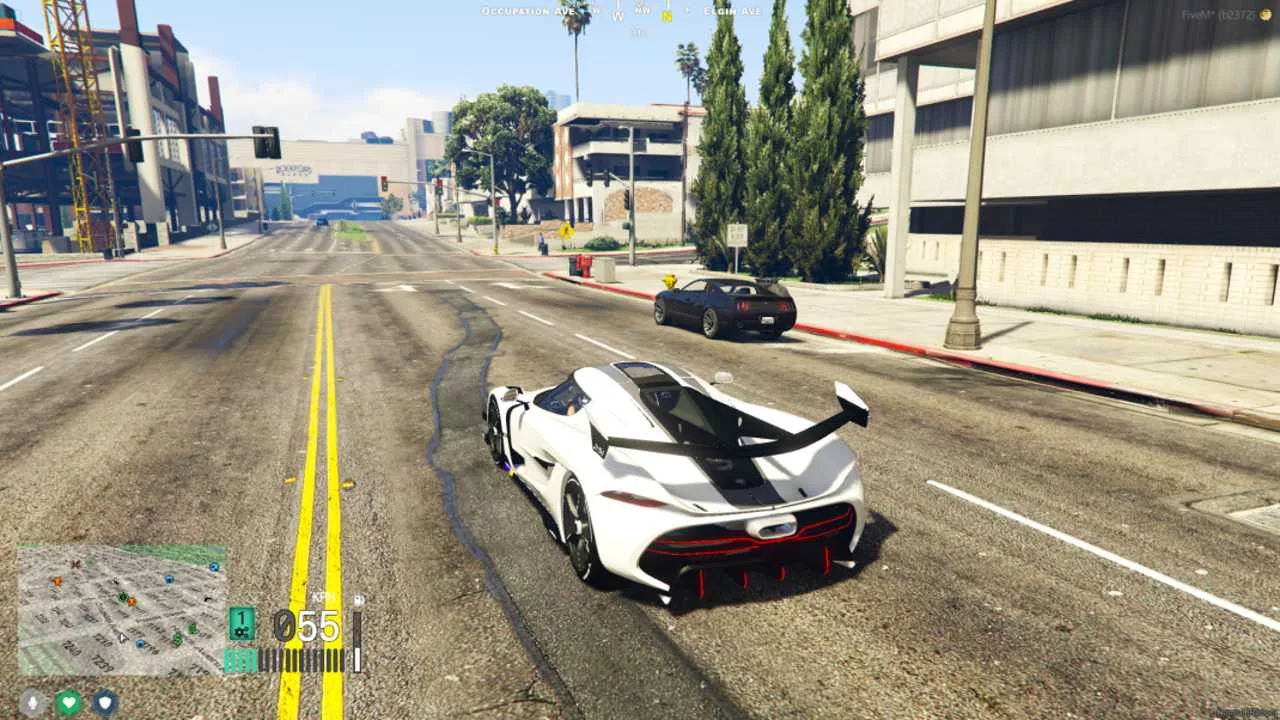Click the vertical fuel gauge bar
This screenshot has height=720, width=1280.
pos(355,641)
